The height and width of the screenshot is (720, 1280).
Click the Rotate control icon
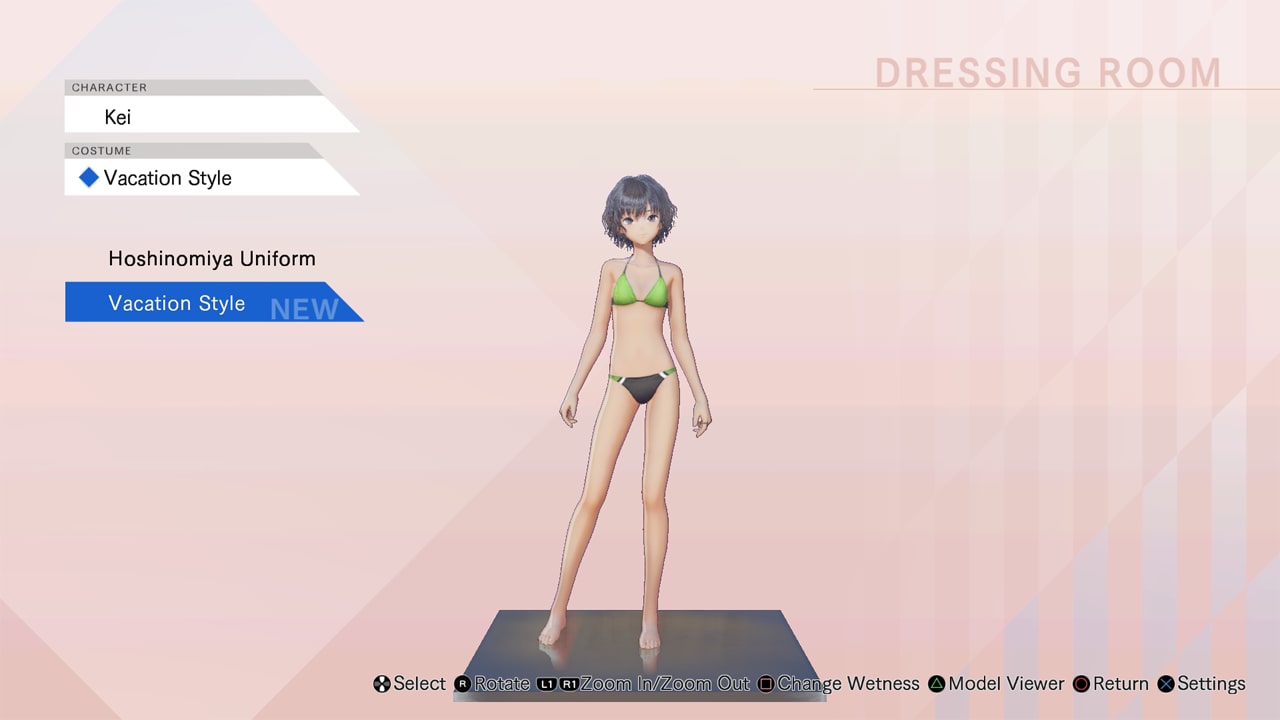tap(462, 684)
